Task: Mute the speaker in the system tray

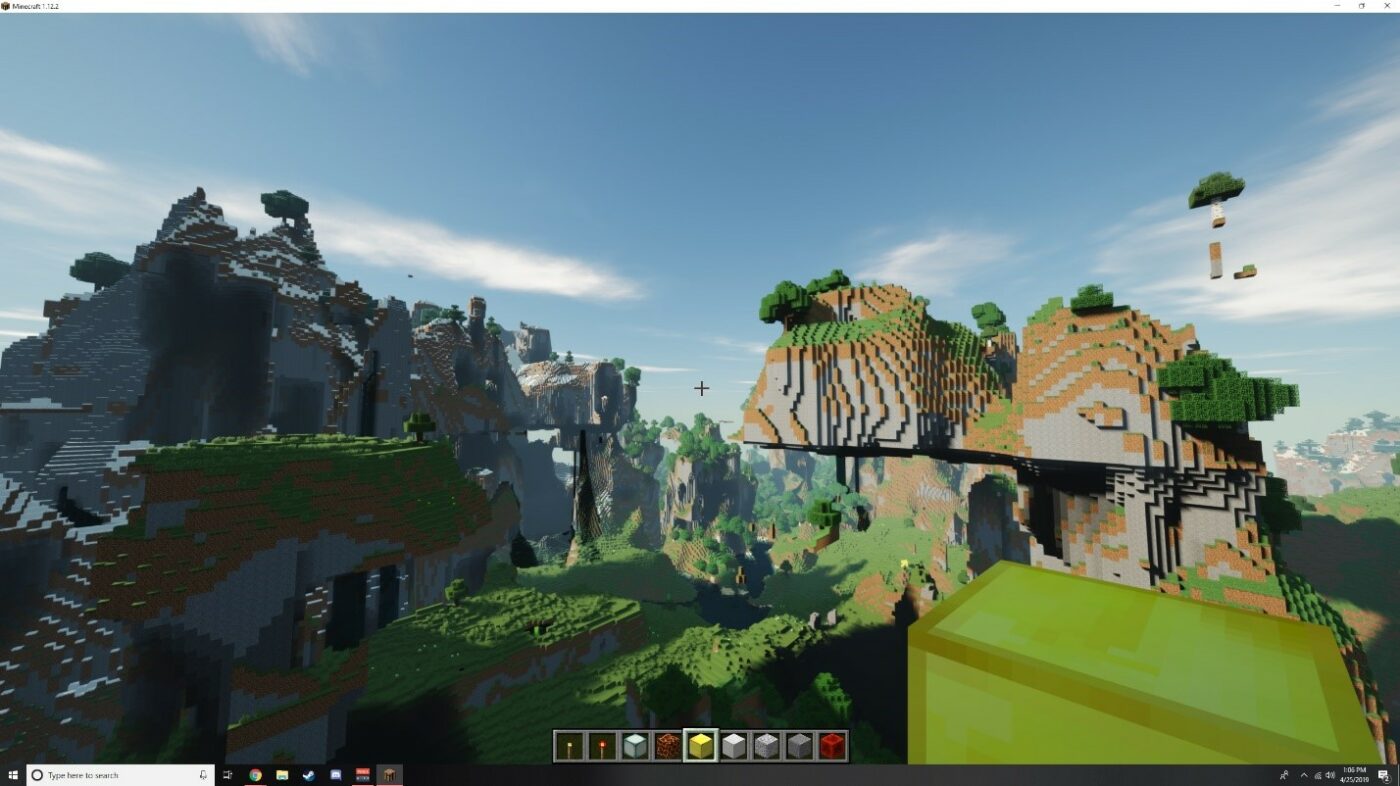Action: [x=1330, y=775]
